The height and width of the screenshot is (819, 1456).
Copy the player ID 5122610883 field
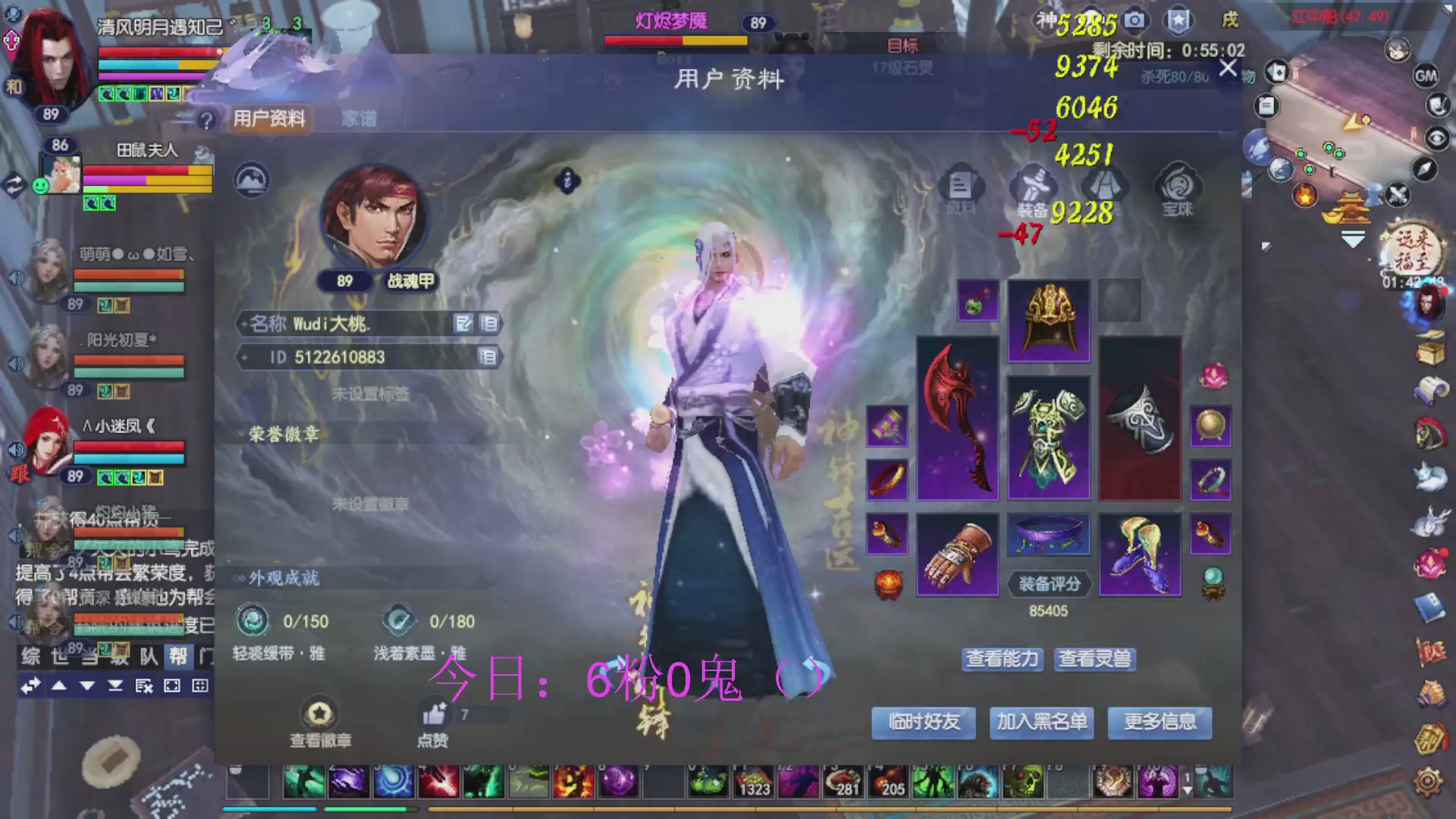pyautogui.click(x=491, y=357)
